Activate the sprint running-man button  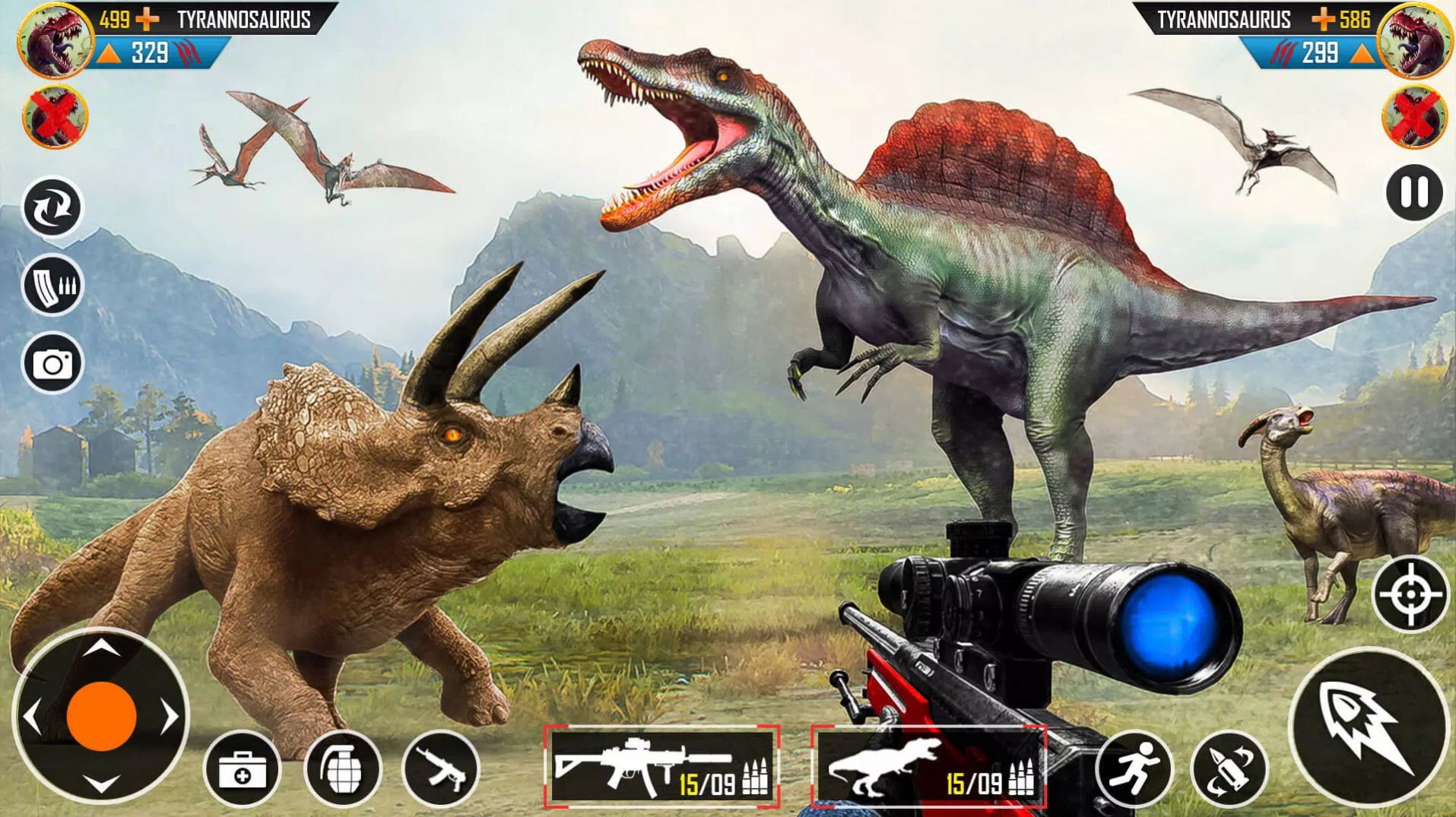click(1133, 768)
